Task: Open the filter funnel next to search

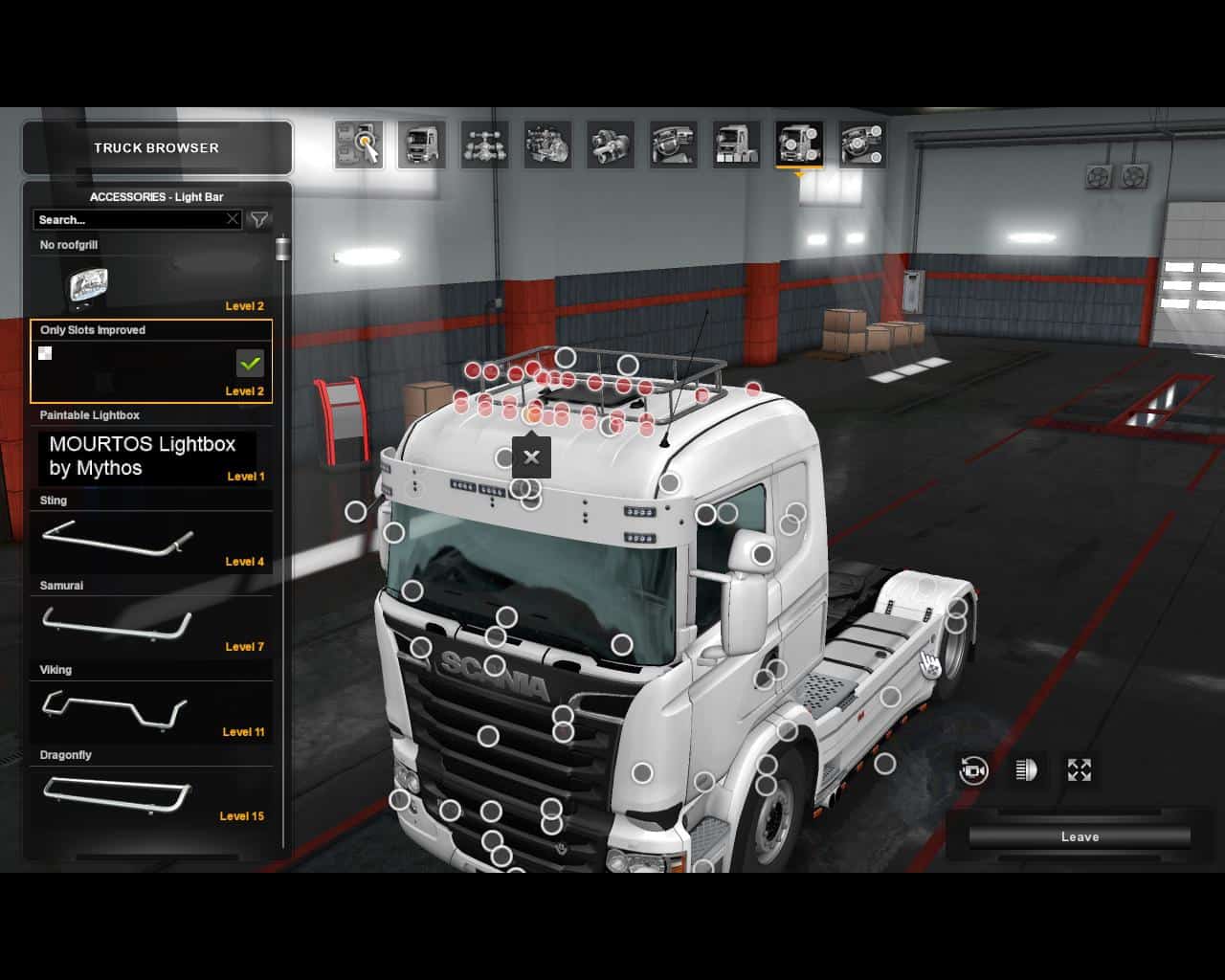Action: tap(258, 220)
